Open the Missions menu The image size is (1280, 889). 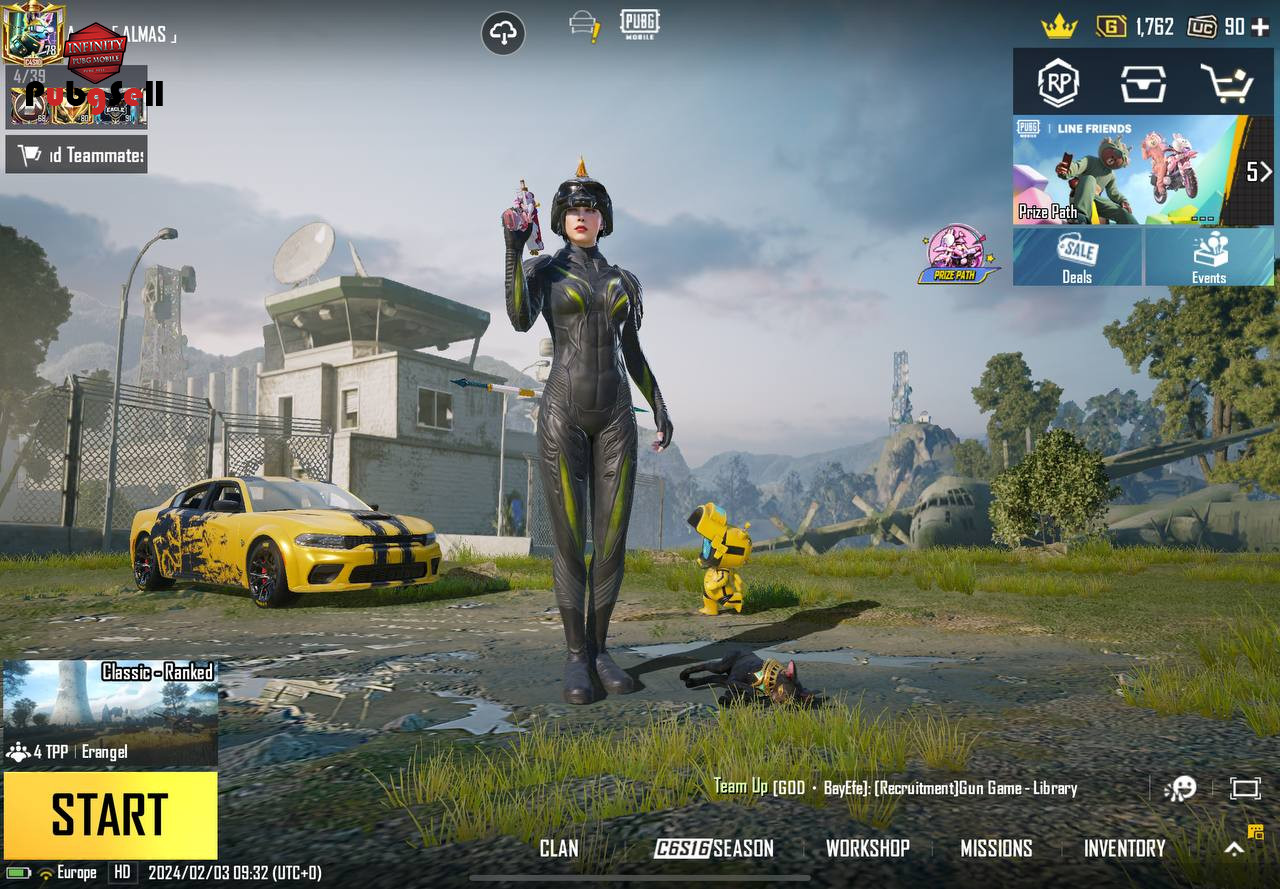tap(996, 849)
